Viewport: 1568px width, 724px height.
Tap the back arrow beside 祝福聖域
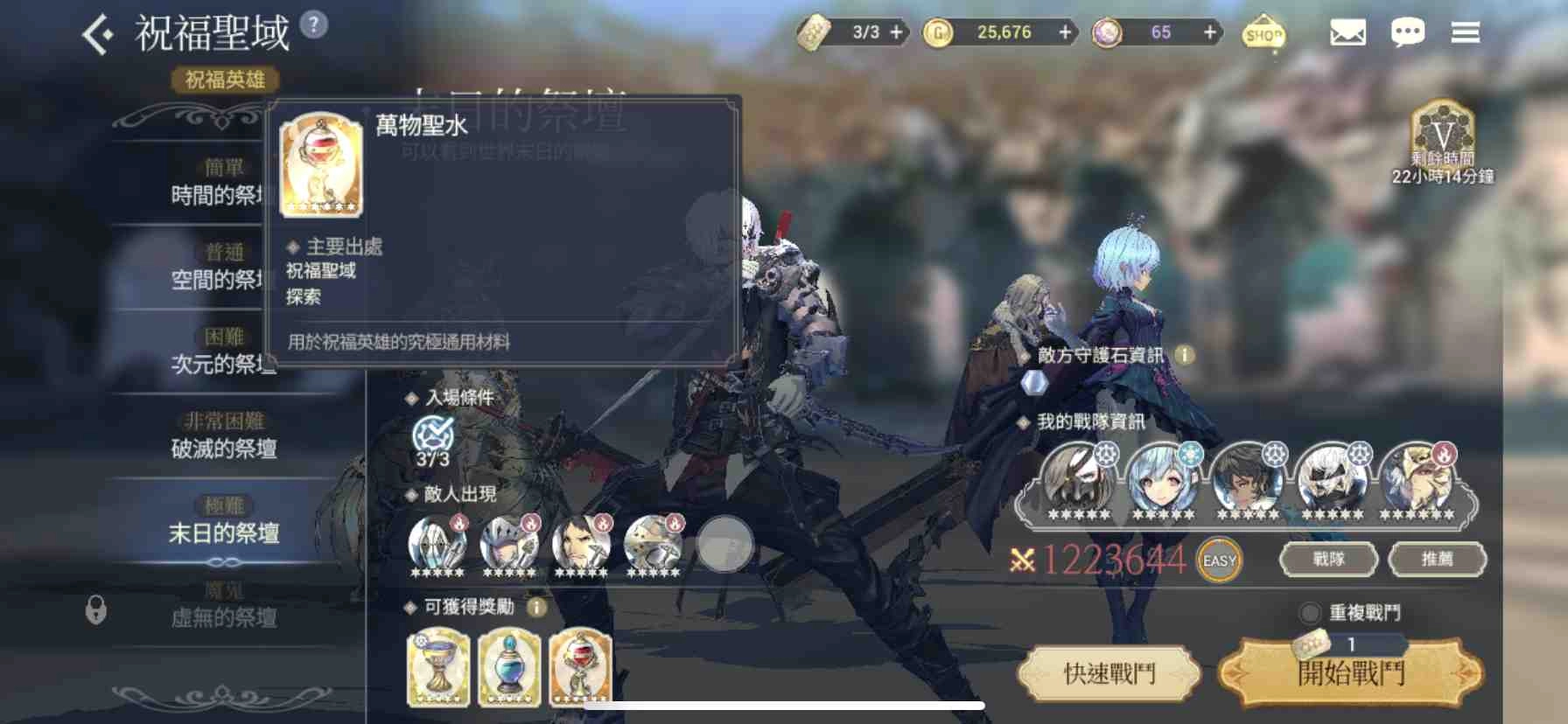coord(99,32)
